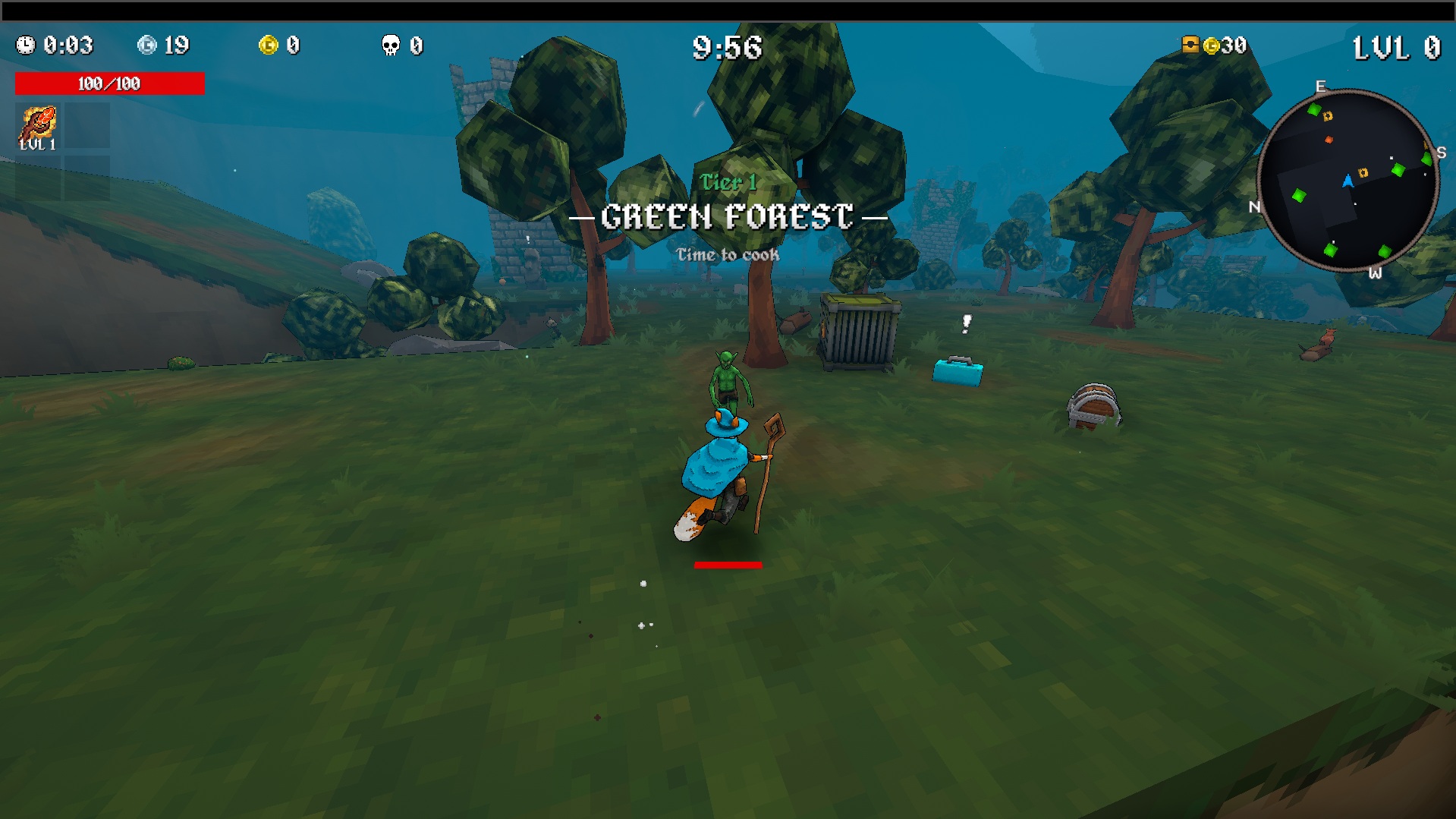Click the blue player arrow on the minimap

(1348, 181)
